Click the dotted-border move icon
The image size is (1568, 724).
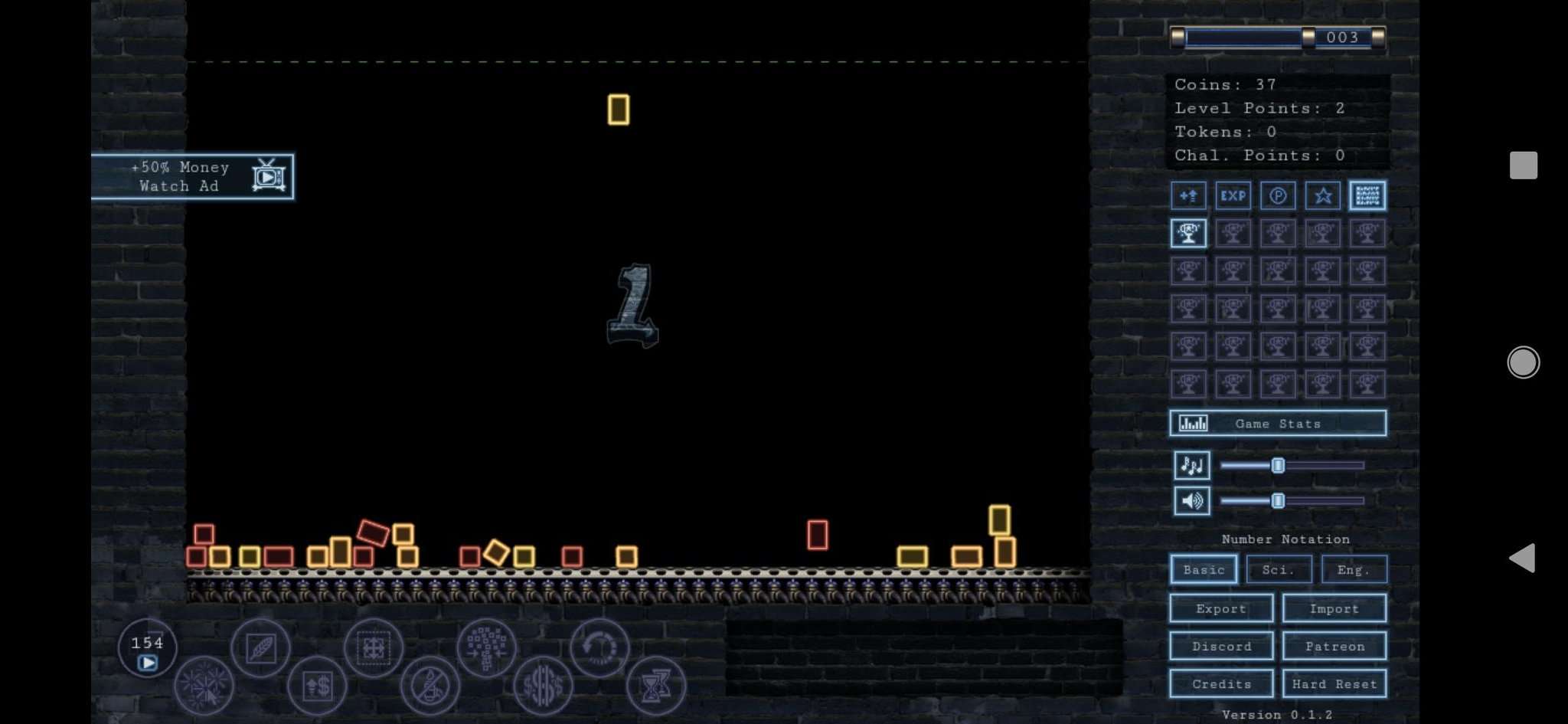point(374,647)
